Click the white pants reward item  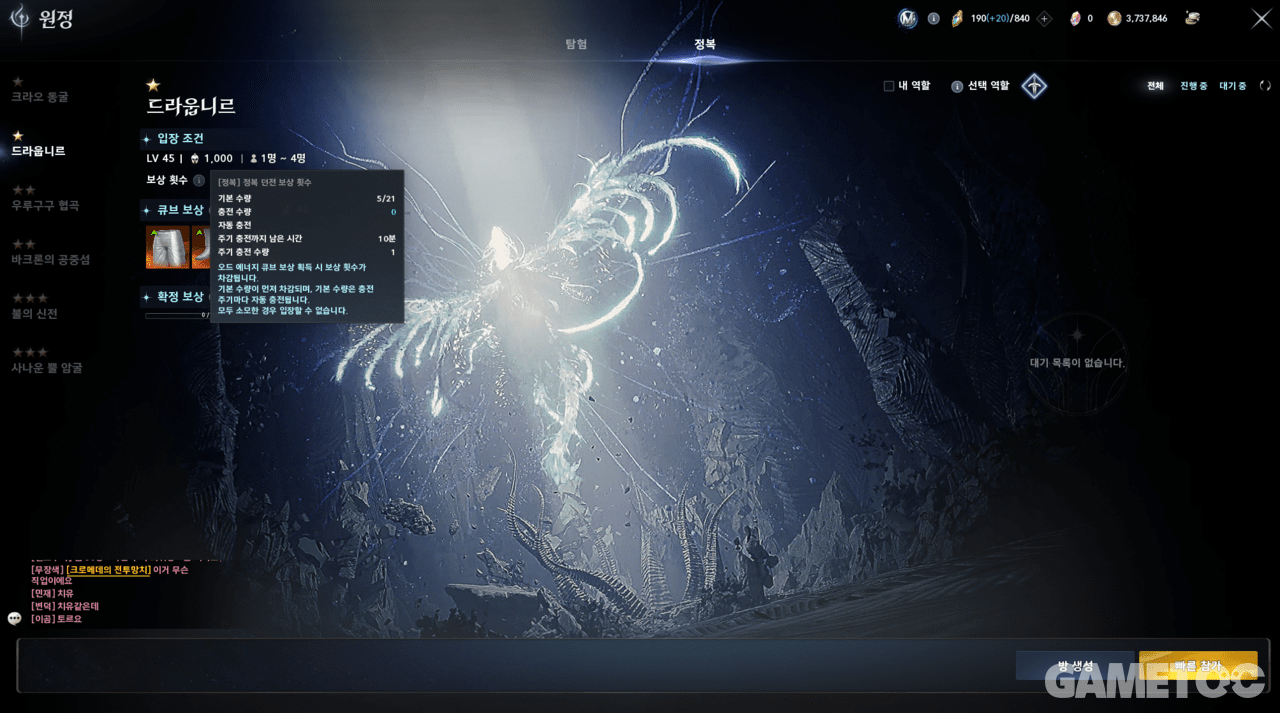coord(167,247)
